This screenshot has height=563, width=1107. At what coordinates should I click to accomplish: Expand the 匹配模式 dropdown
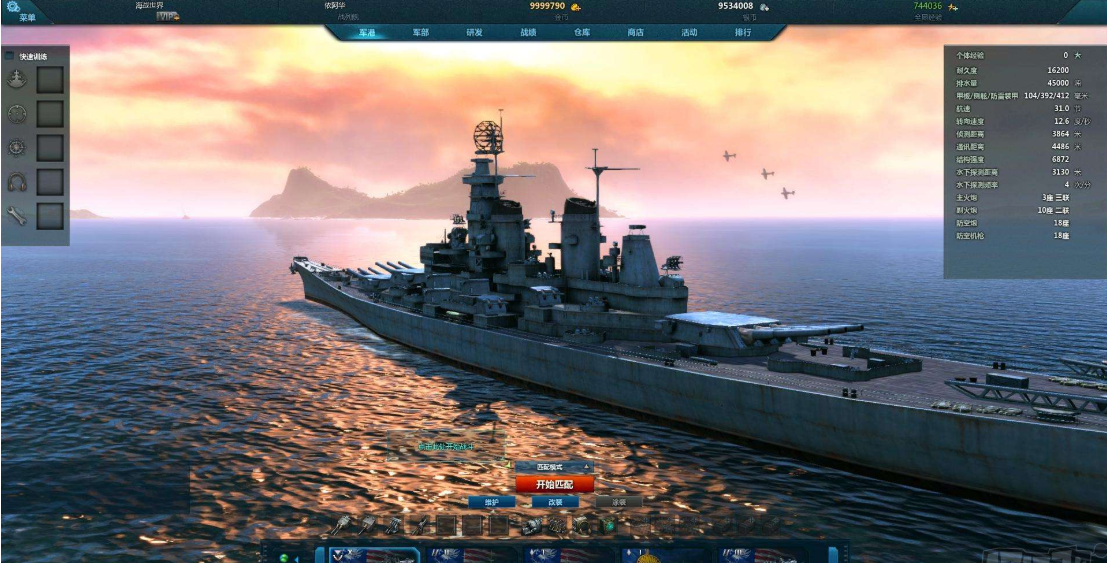[x=587, y=467]
